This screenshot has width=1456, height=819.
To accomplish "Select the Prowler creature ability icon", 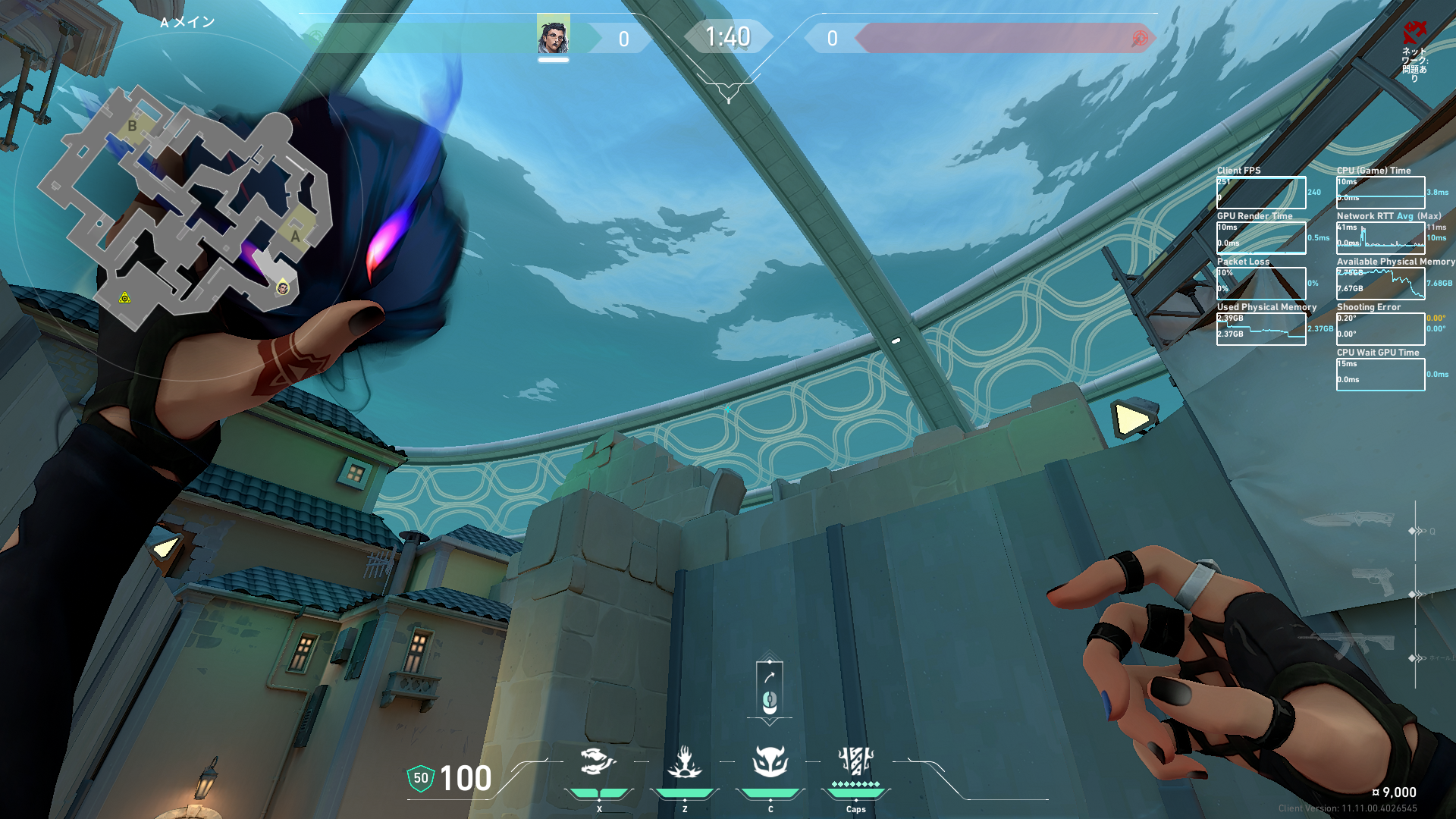I will (598, 761).
